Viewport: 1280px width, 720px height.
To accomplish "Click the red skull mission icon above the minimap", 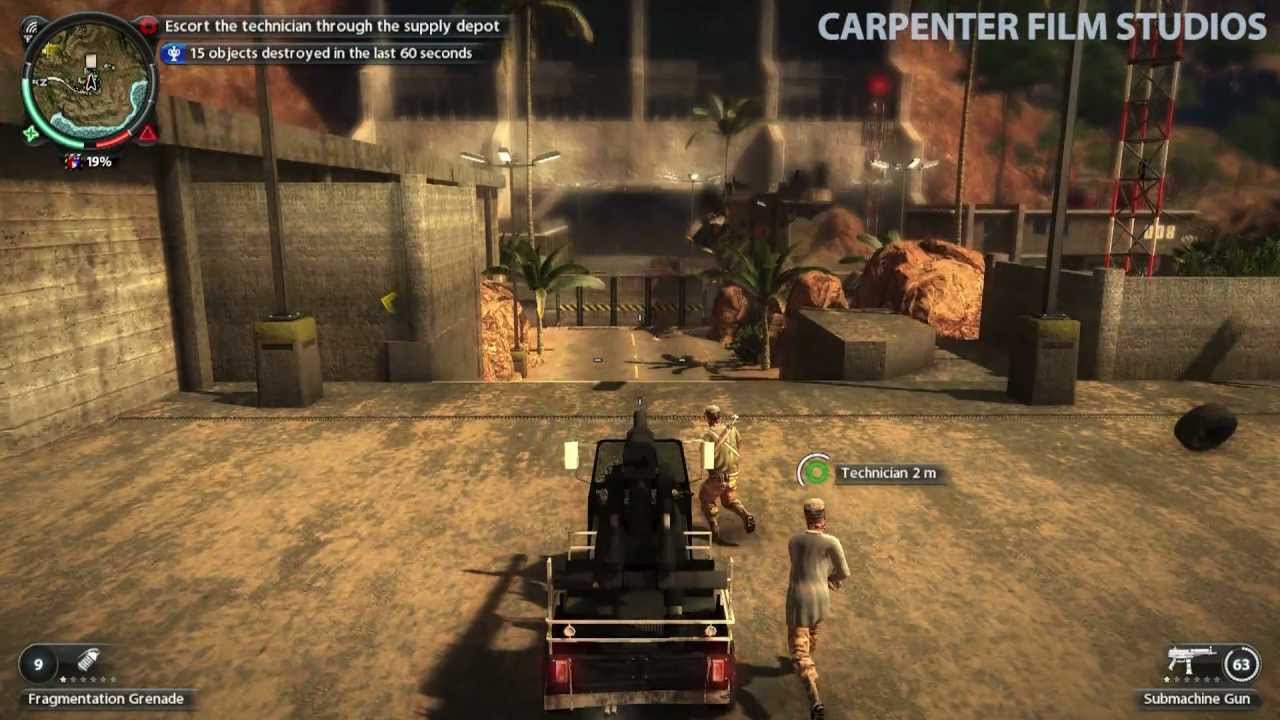I will pos(148,25).
